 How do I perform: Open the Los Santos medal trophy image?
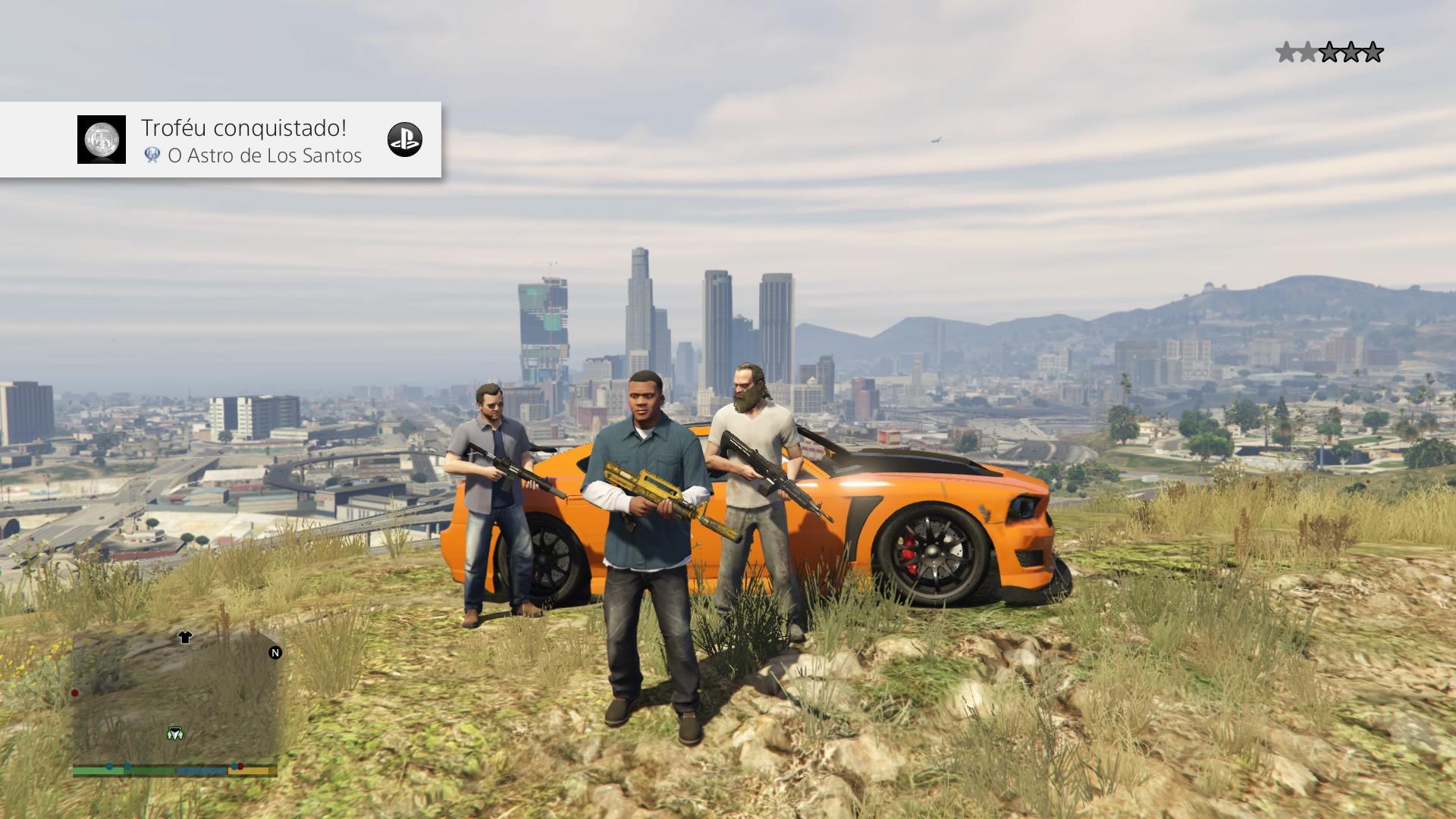(102, 140)
